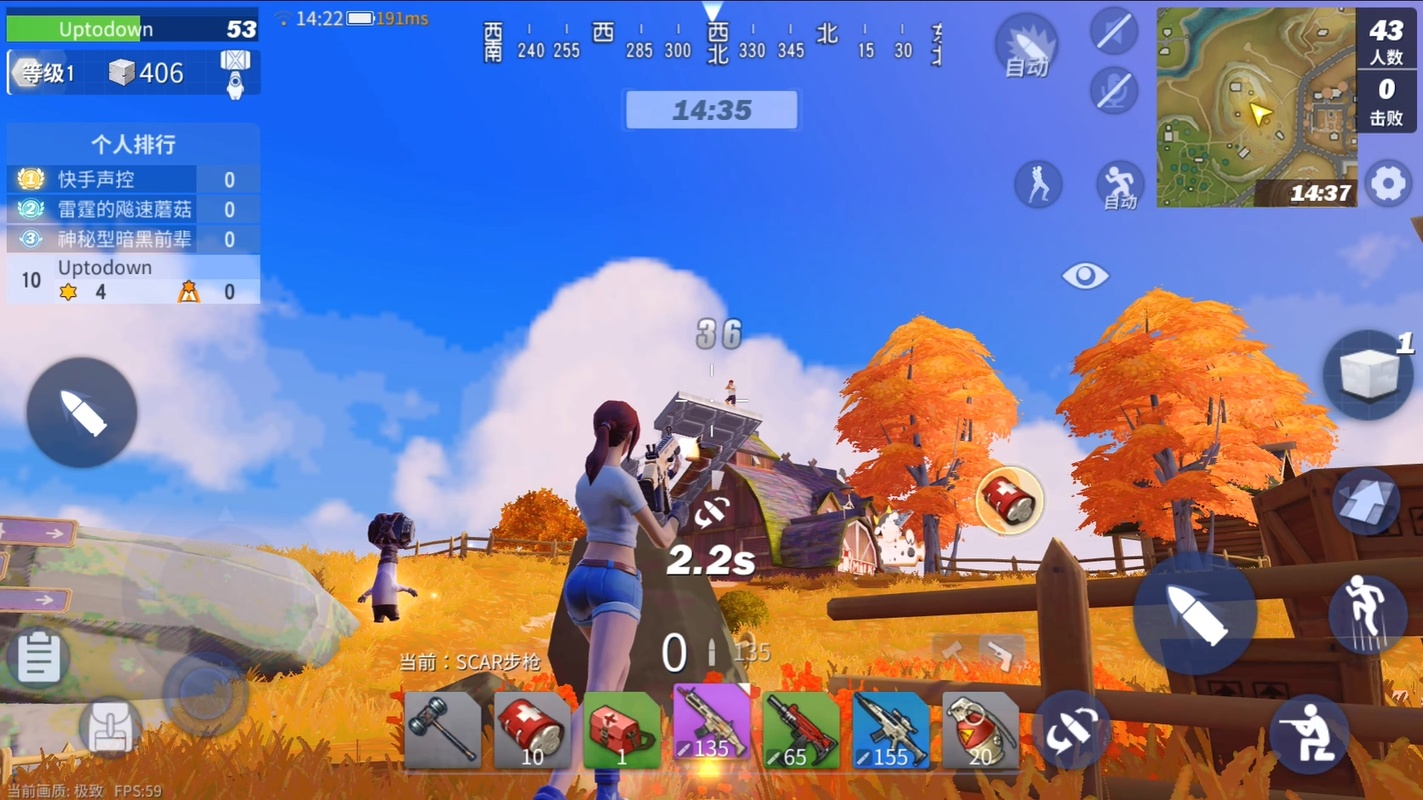Fire using the left bullet button
The width and height of the screenshot is (1423, 800).
[82, 412]
